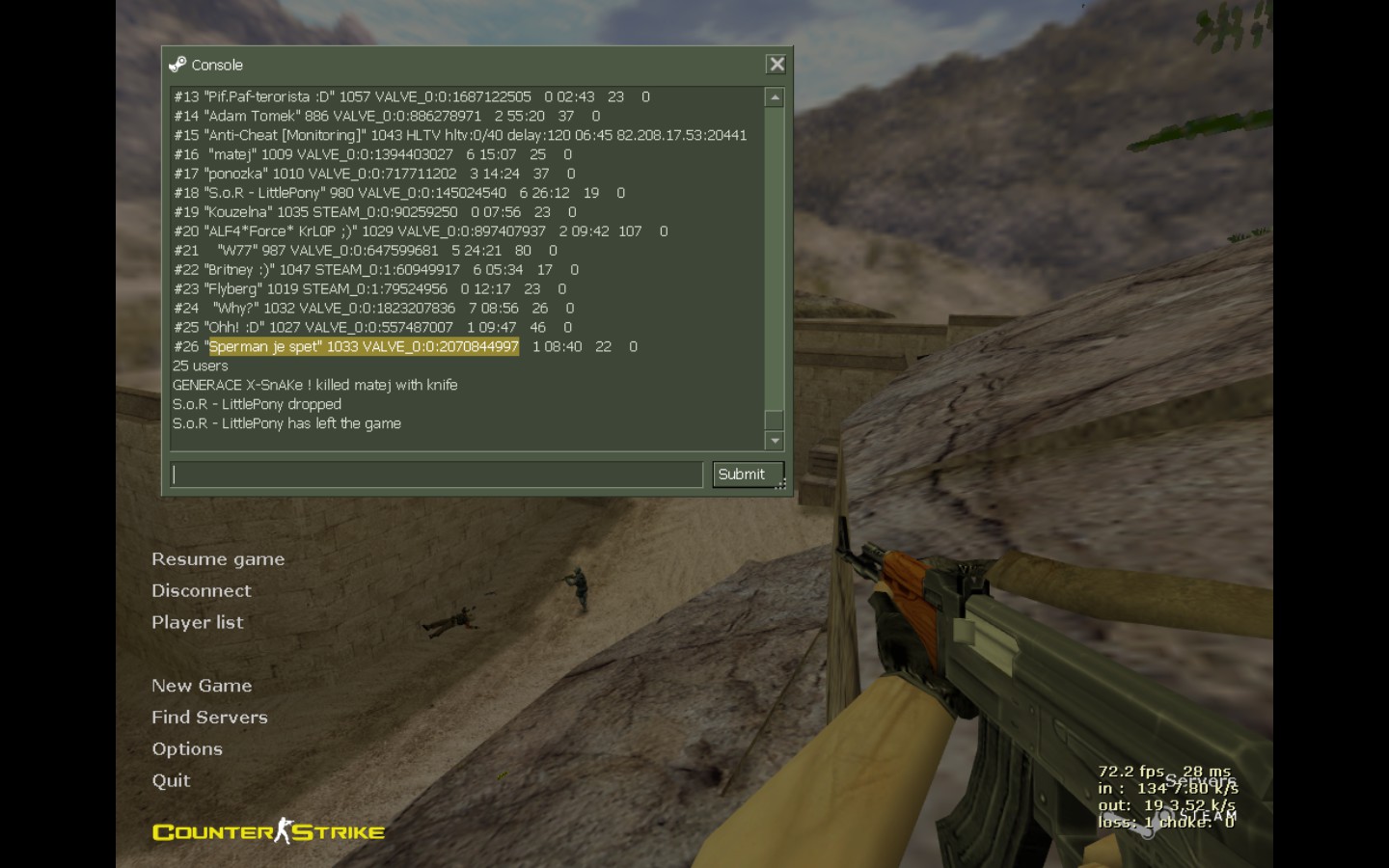Open the Find Servers browser
The height and width of the screenshot is (868, 1389).
pyautogui.click(x=209, y=718)
